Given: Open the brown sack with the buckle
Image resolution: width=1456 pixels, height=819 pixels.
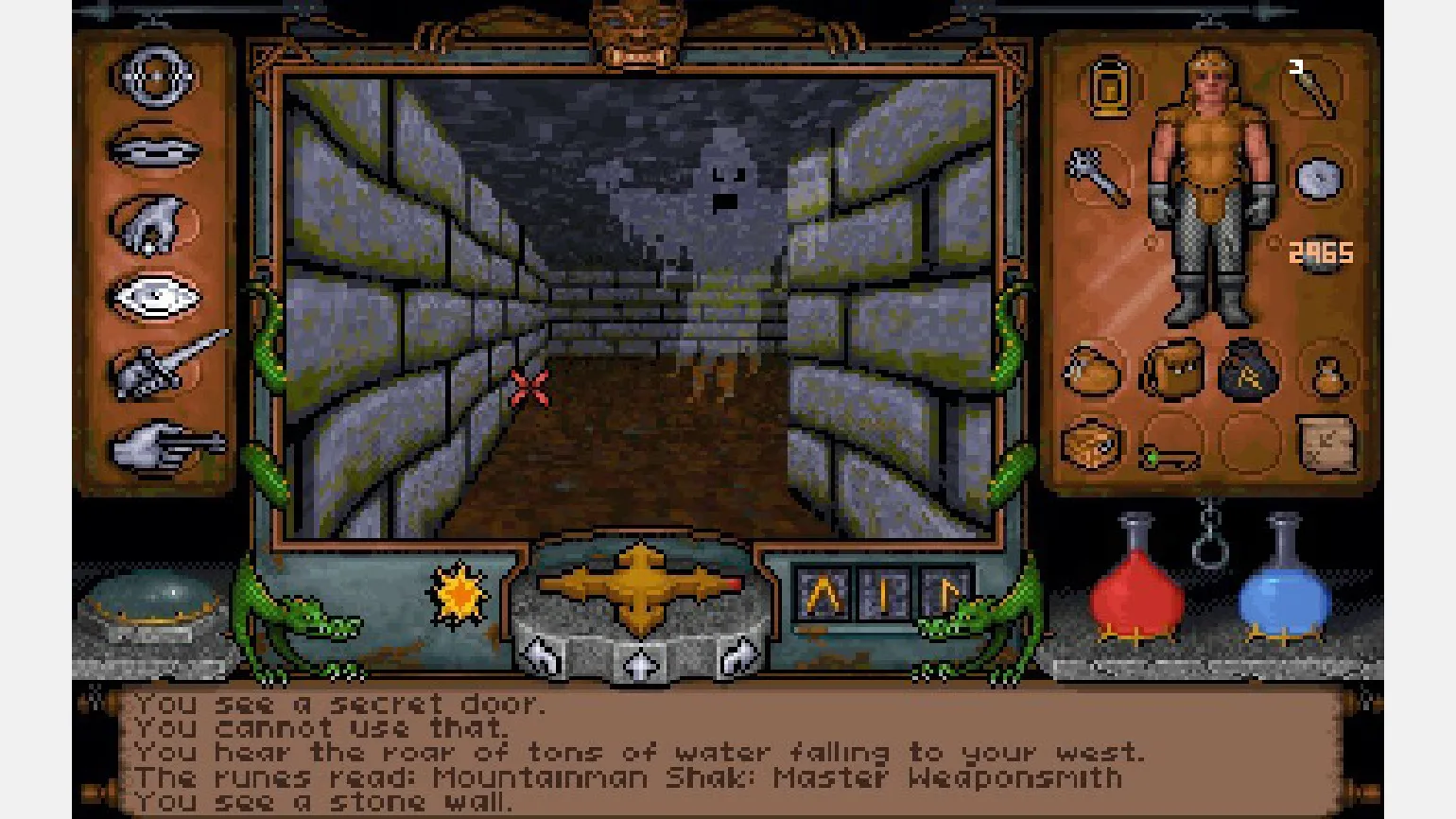Looking at the screenshot, I should point(1093,371).
